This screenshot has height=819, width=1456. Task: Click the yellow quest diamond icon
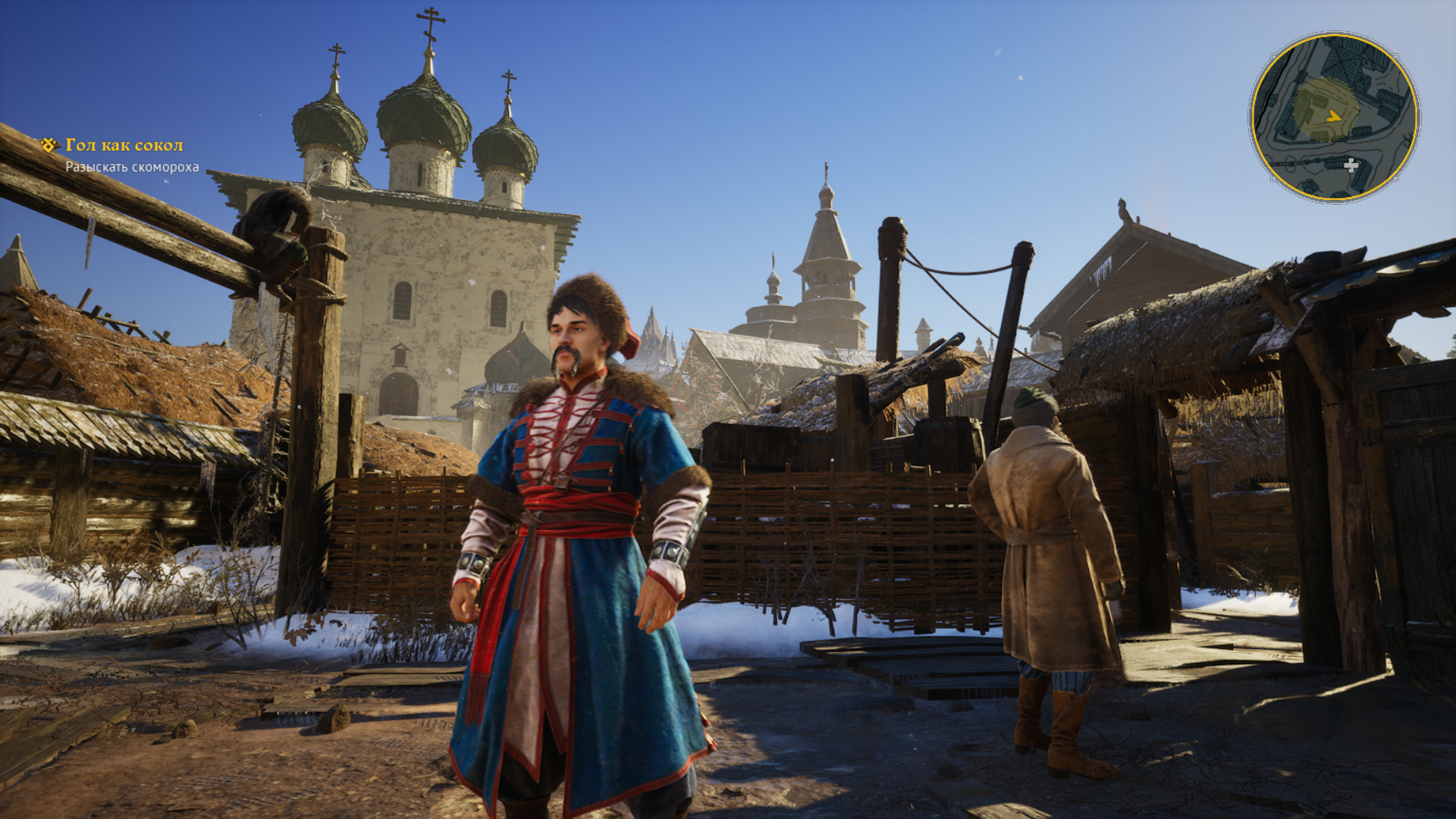tap(49, 144)
